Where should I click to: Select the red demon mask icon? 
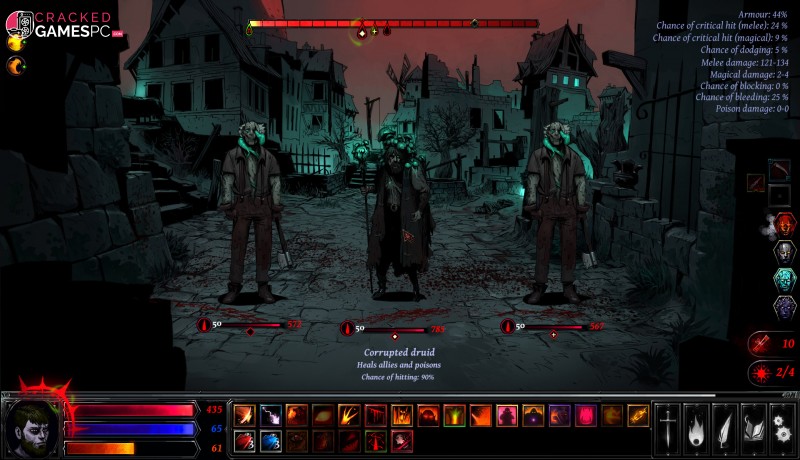pos(784,222)
